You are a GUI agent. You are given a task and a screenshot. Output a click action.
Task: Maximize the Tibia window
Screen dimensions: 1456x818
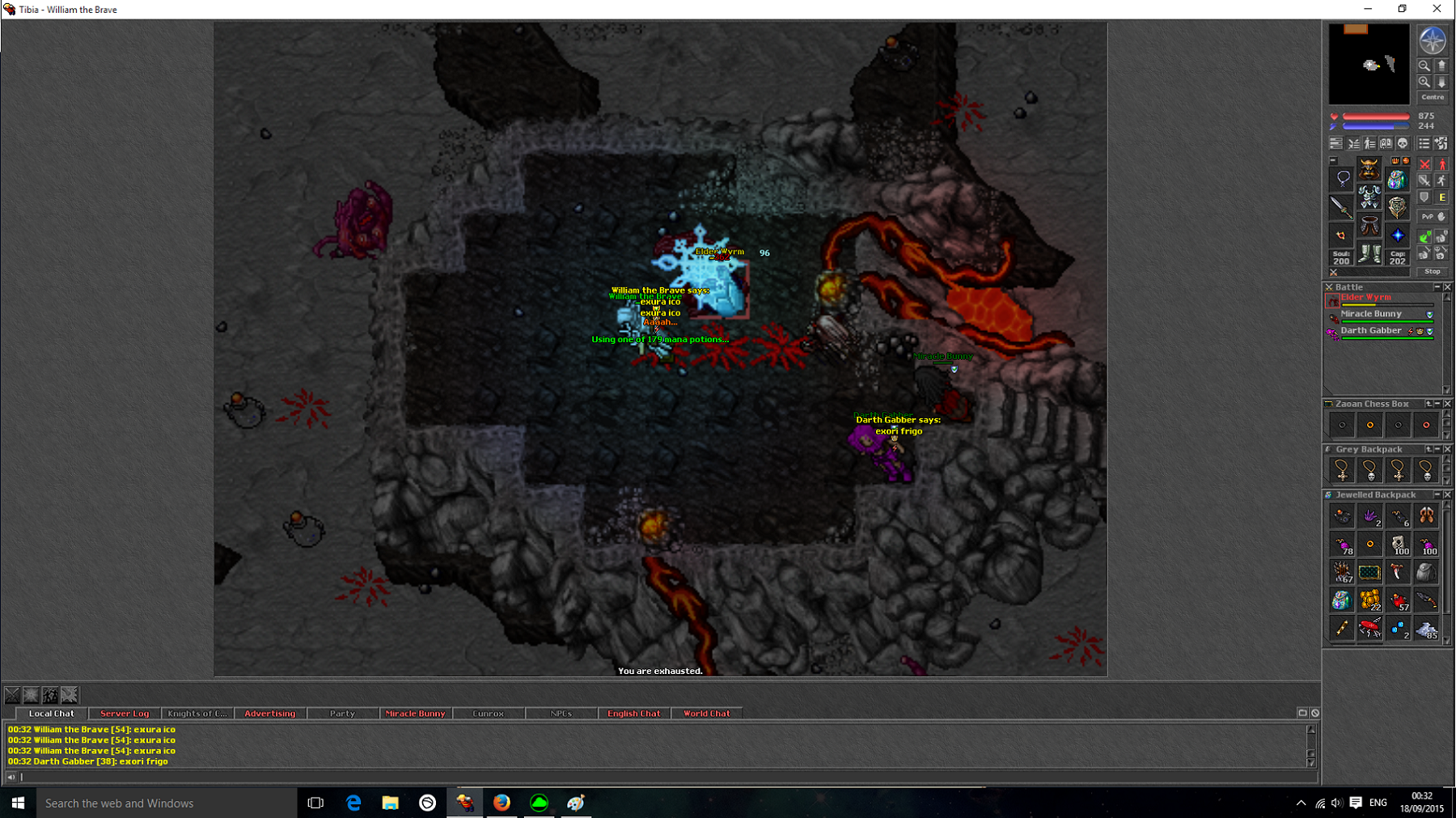click(1402, 9)
